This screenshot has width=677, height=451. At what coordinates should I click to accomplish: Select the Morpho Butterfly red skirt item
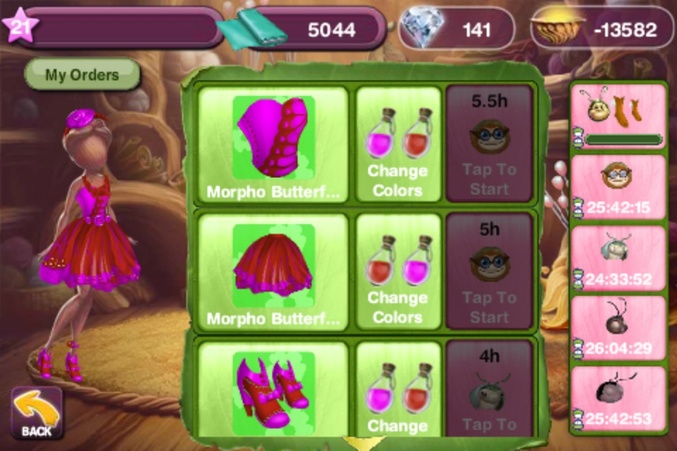coord(273,272)
